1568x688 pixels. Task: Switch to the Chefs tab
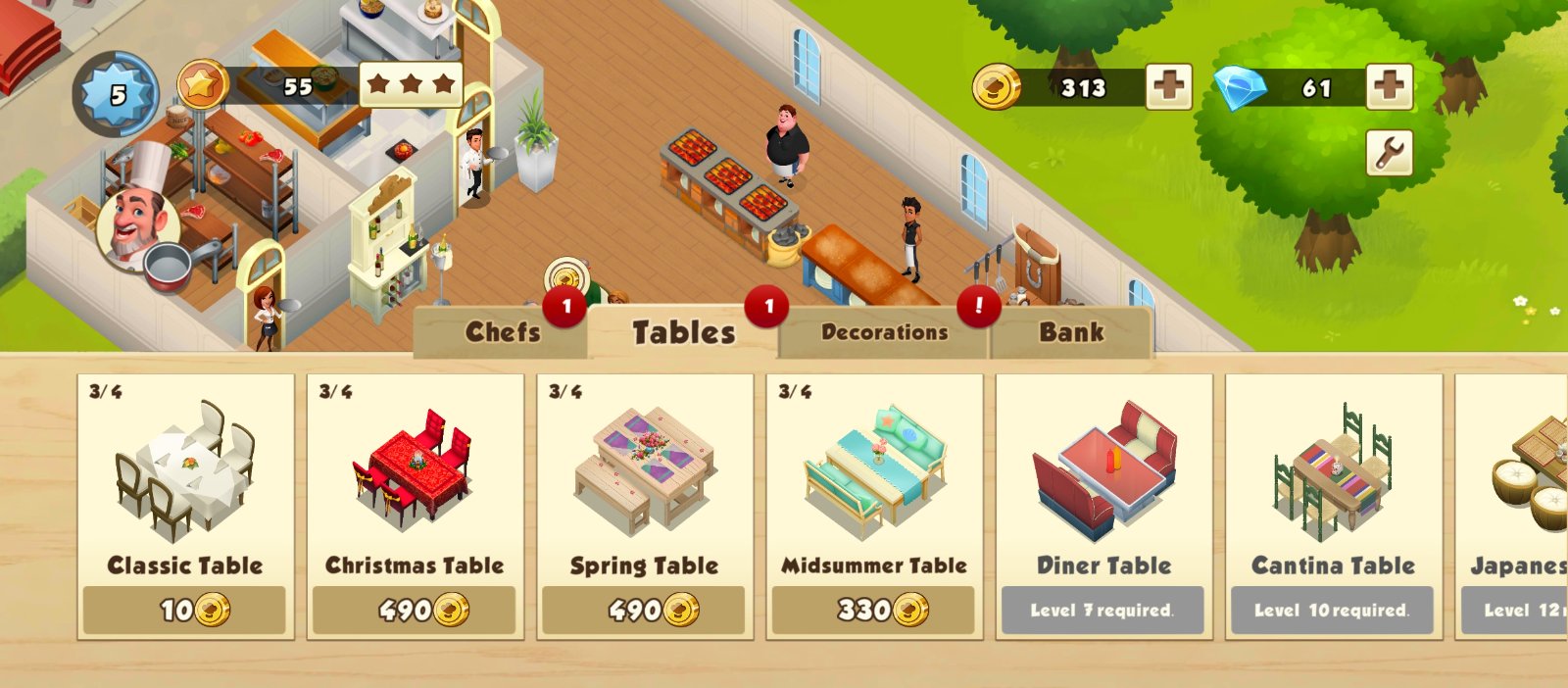click(x=502, y=333)
